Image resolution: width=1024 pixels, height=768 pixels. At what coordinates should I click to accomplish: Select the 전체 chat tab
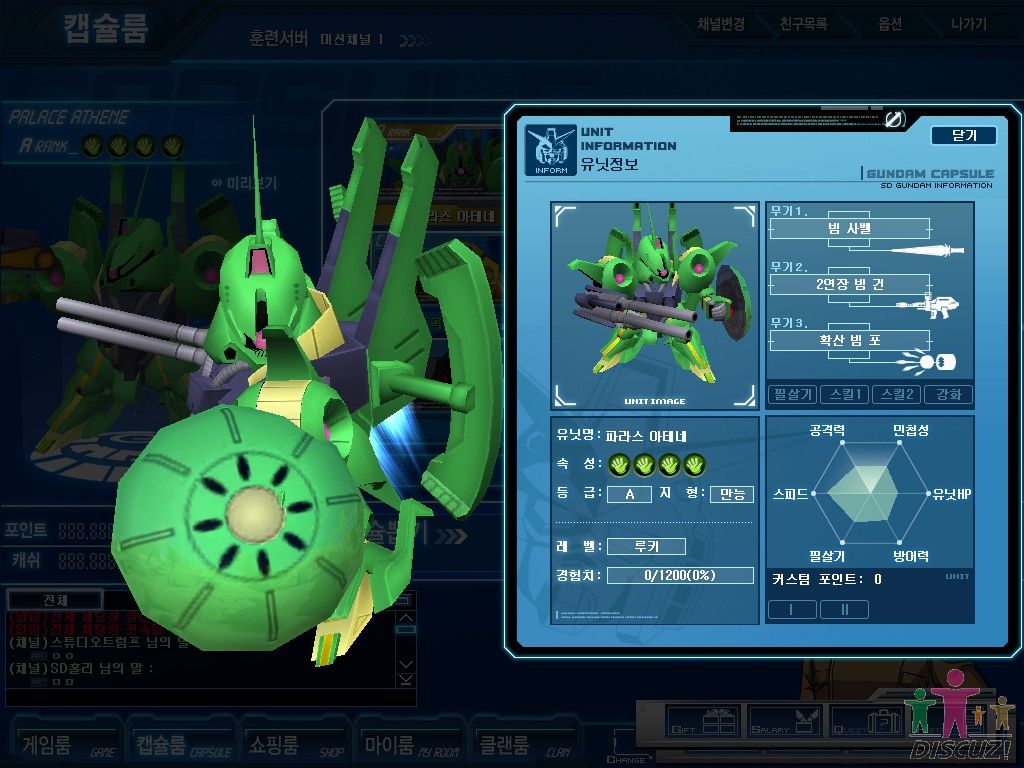(55, 600)
